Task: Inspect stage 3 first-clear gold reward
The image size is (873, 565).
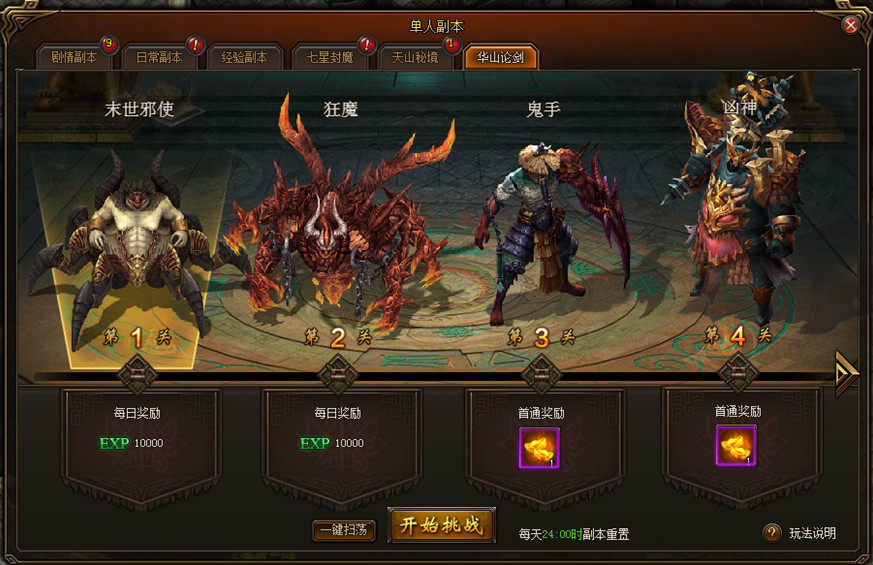Action: point(539,447)
